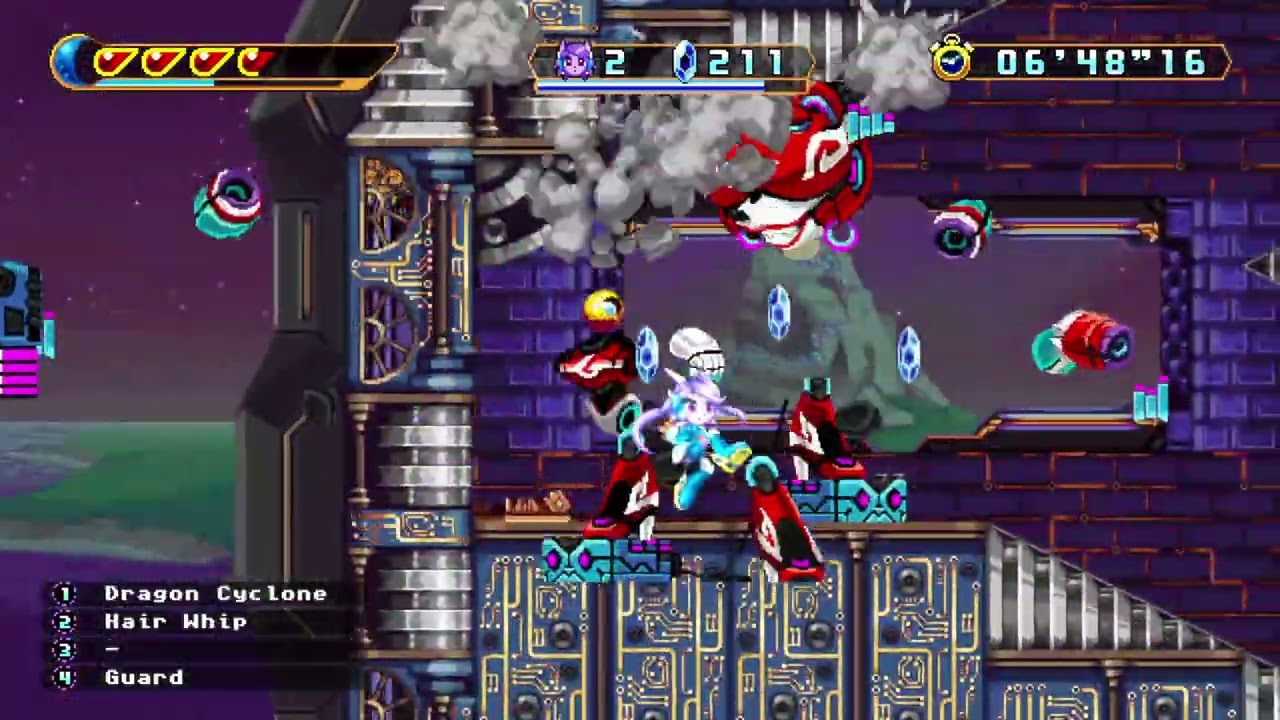Choose Hair Whip in the move list
1280x720 pixels.
[175, 622]
